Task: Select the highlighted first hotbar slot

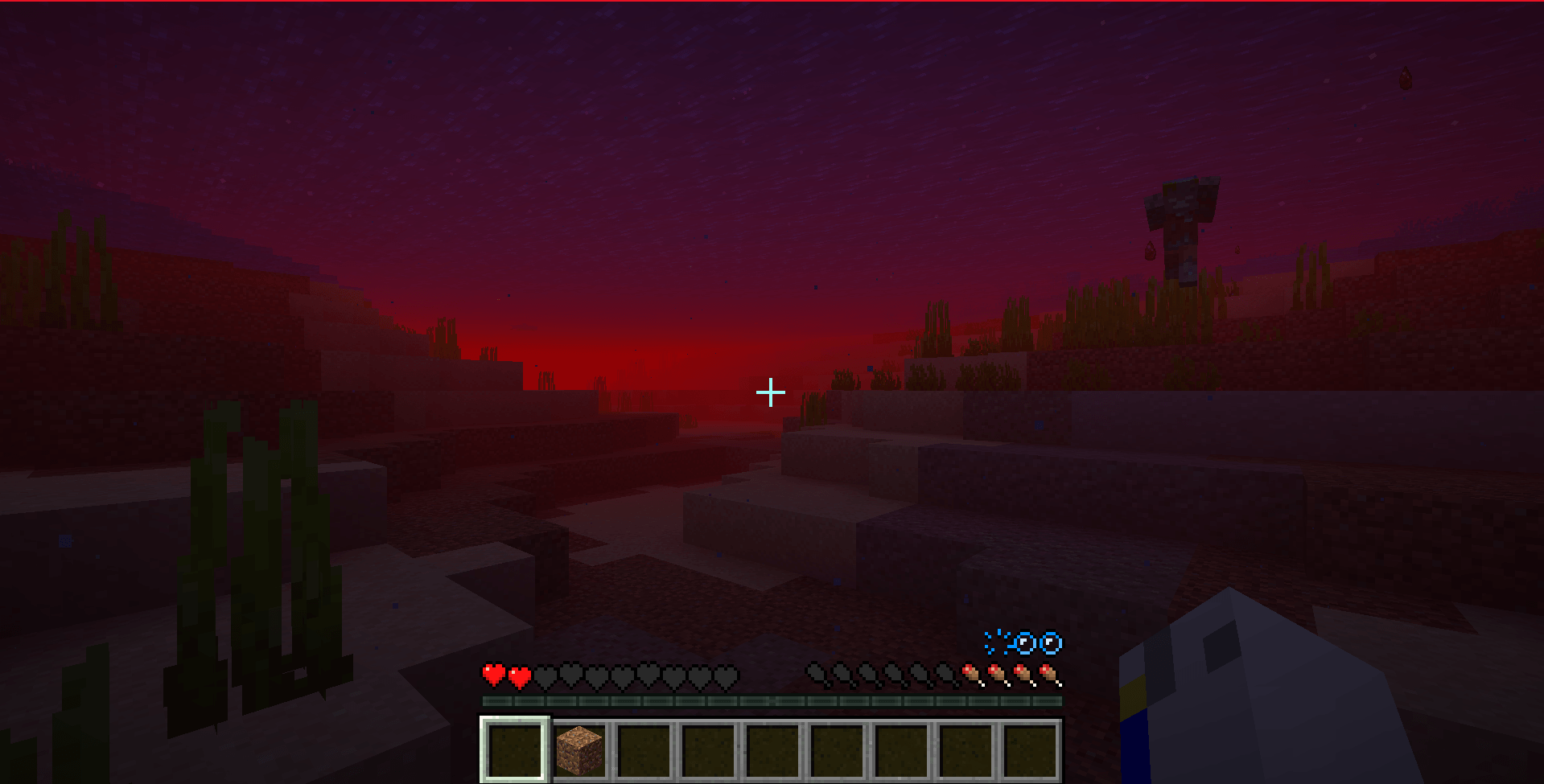Action: (513, 749)
